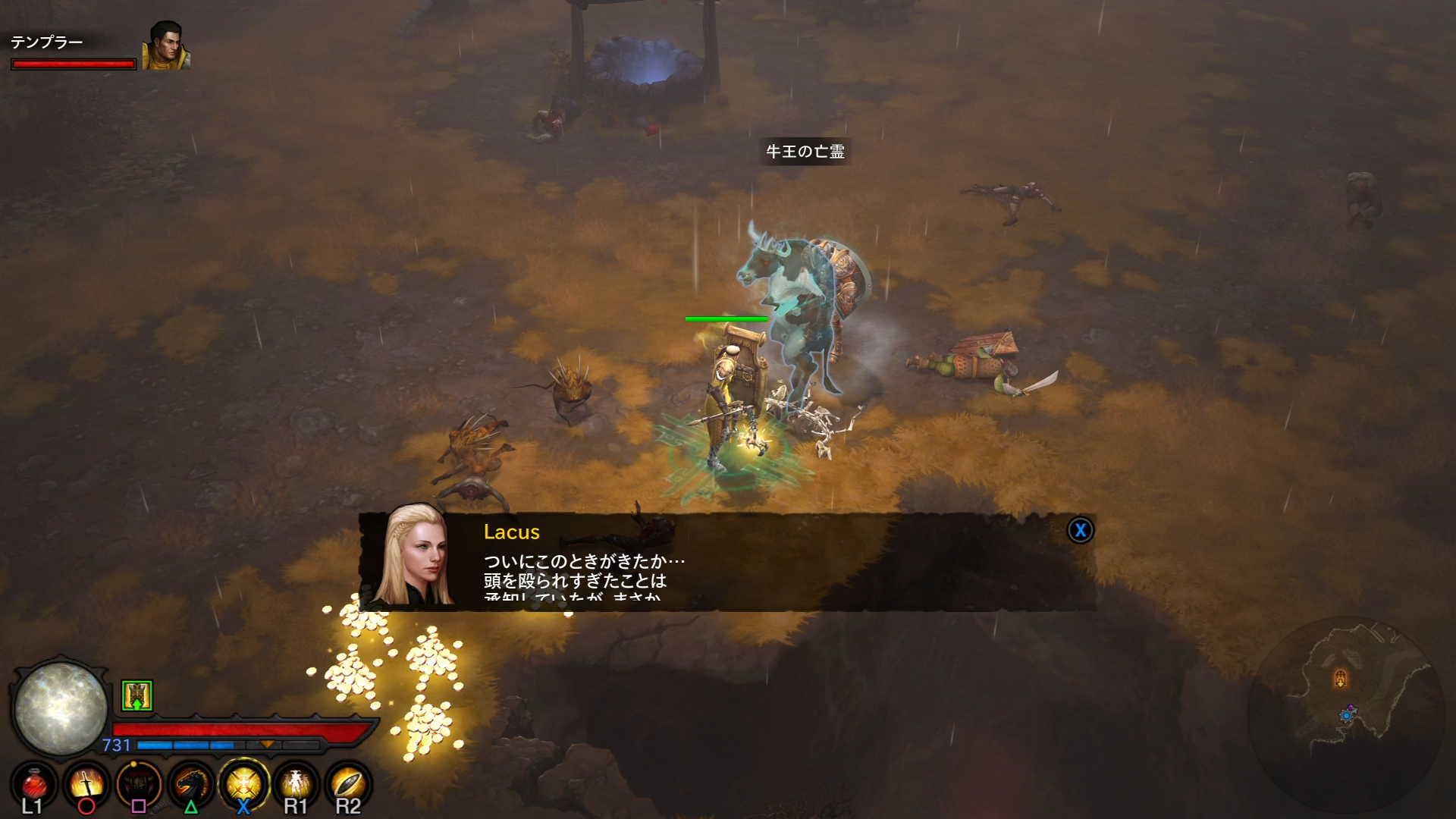Cast the black horse Steed Charge skill
Image resolution: width=1456 pixels, height=819 pixels.
pos(190,786)
